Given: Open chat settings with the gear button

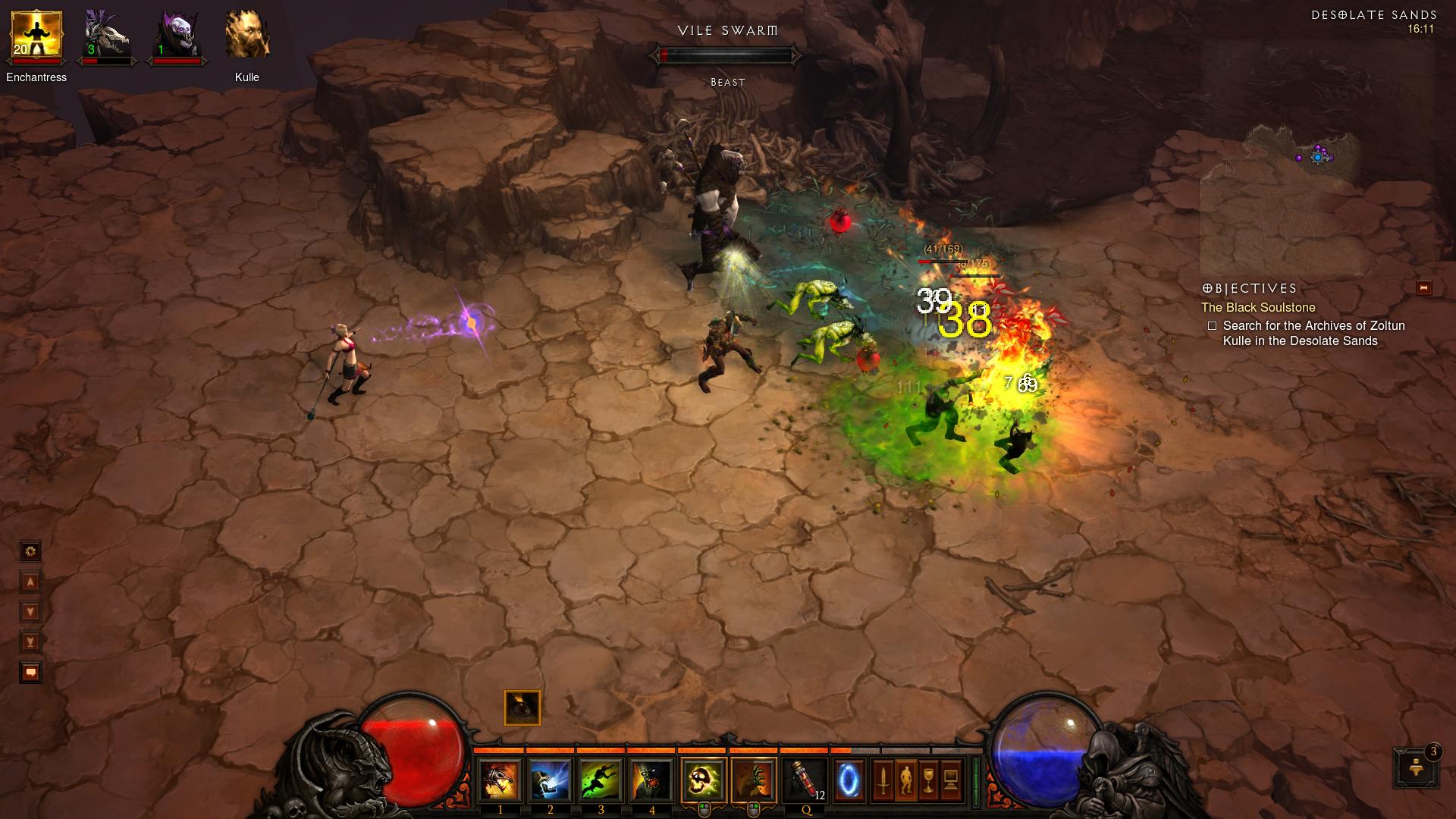Looking at the screenshot, I should click(x=30, y=551).
